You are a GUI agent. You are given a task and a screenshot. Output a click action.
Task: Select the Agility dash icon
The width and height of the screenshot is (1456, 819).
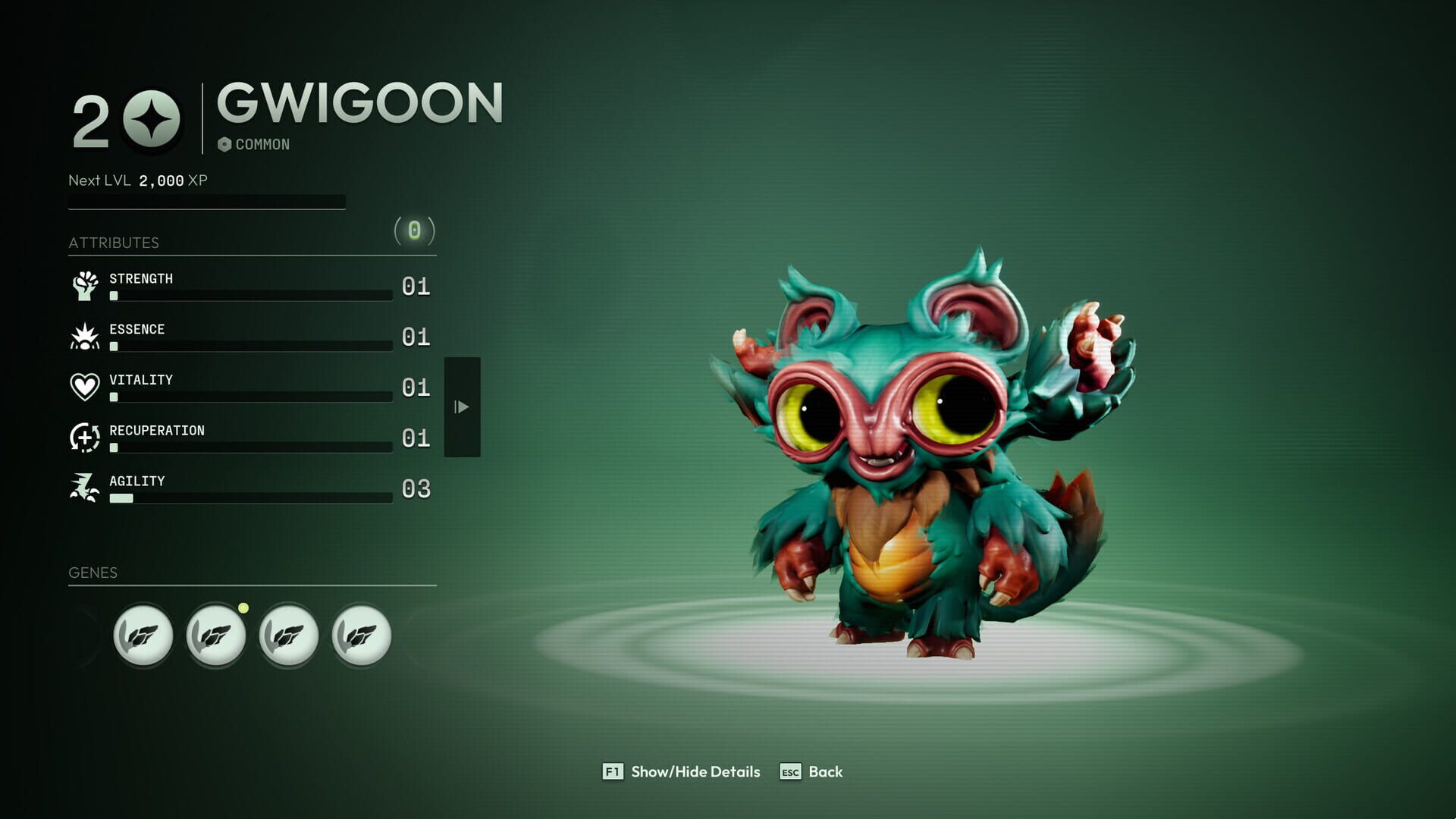click(x=86, y=488)
